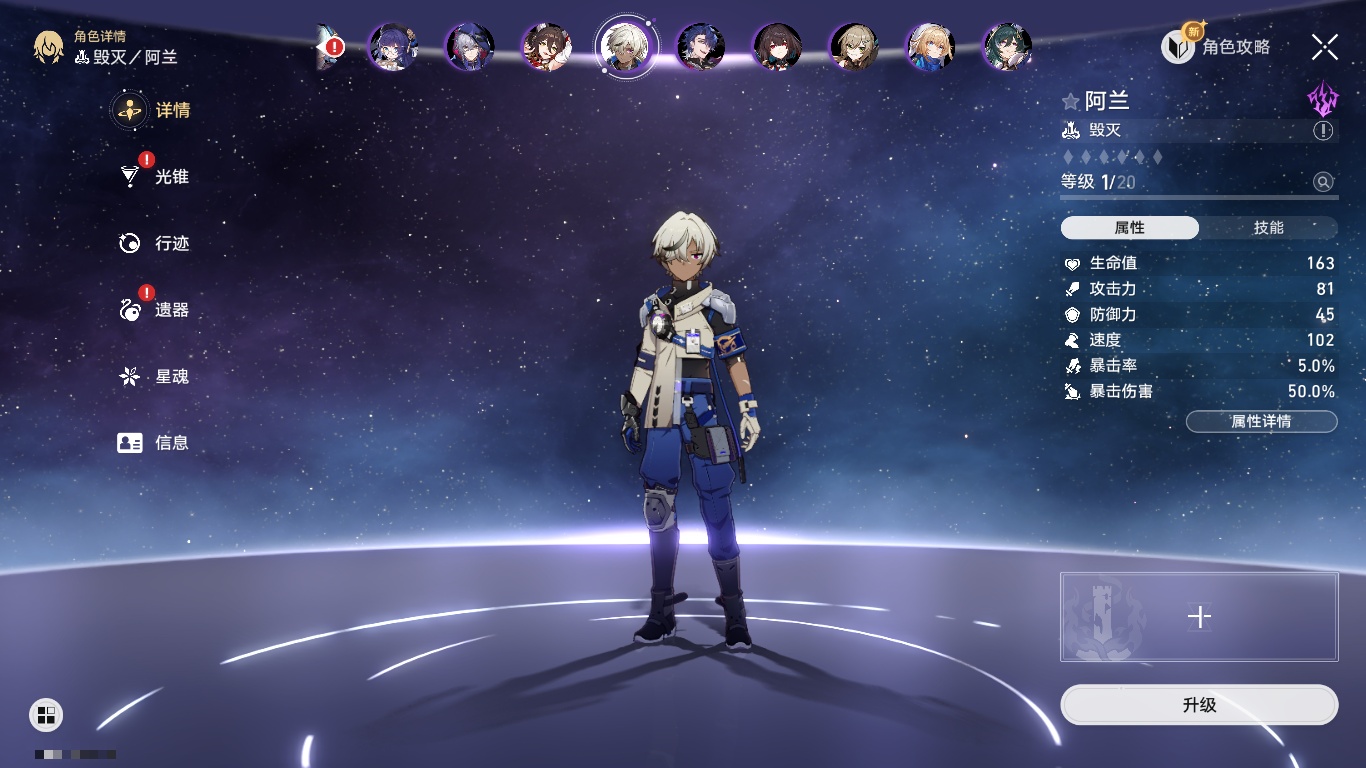
Task: Switch to the 技能 skills tab
Action: pyautogui.click(x=1268, y=228)
